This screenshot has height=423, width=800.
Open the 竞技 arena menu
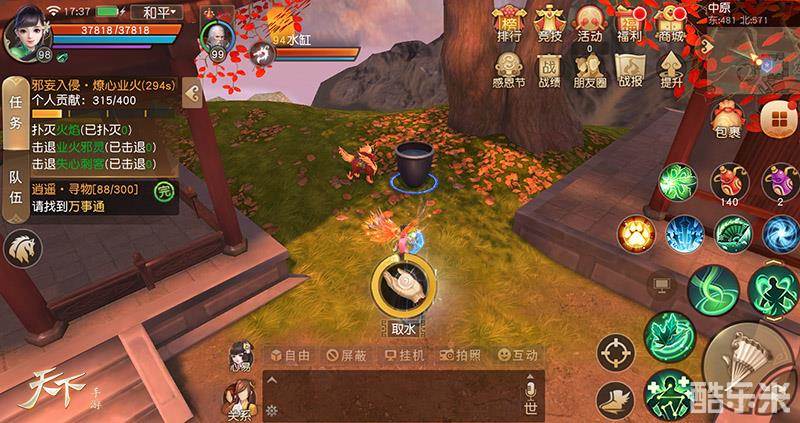(549, 24)
